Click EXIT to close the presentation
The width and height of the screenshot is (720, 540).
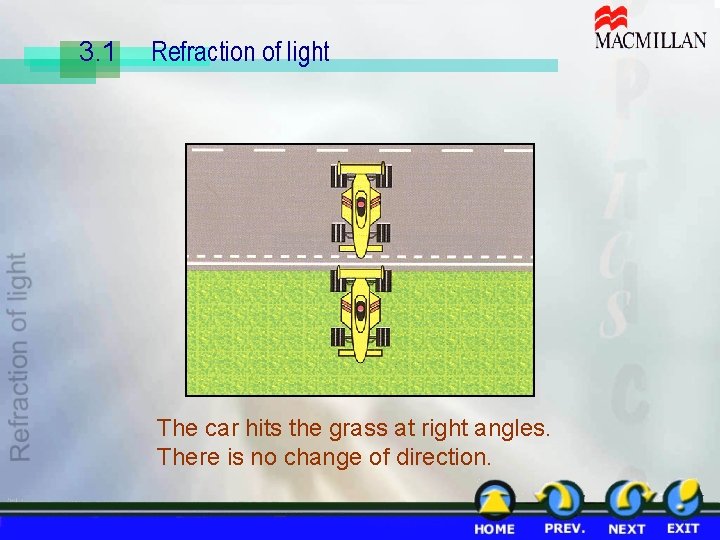[x=684, y=510]
